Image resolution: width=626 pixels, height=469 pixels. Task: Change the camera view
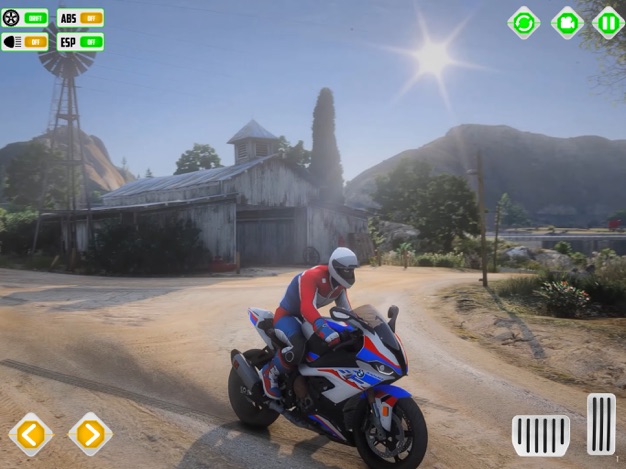(567, 22)
